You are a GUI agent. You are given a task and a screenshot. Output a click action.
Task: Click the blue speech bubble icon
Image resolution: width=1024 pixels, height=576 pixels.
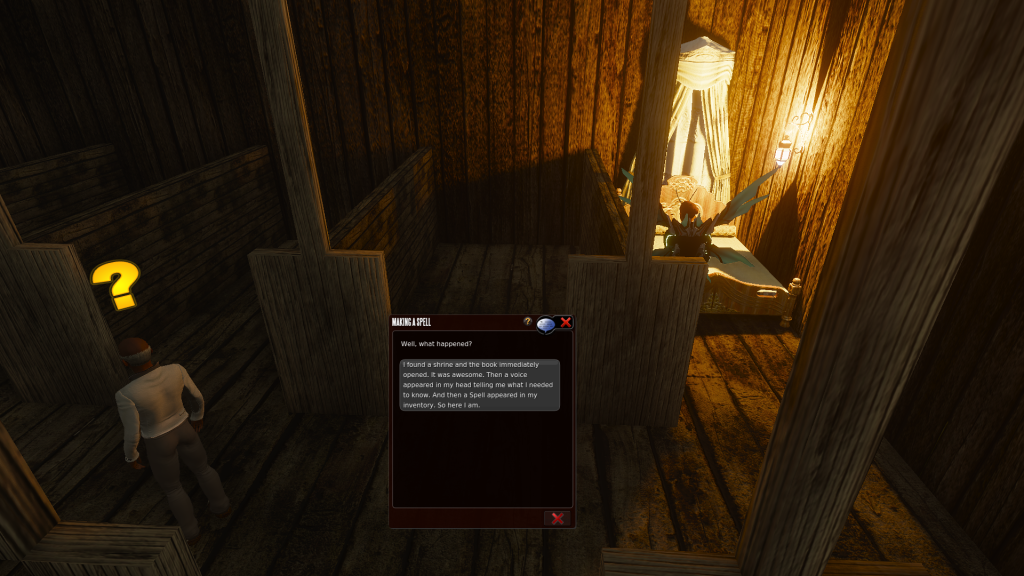click(x=546, y=324)
